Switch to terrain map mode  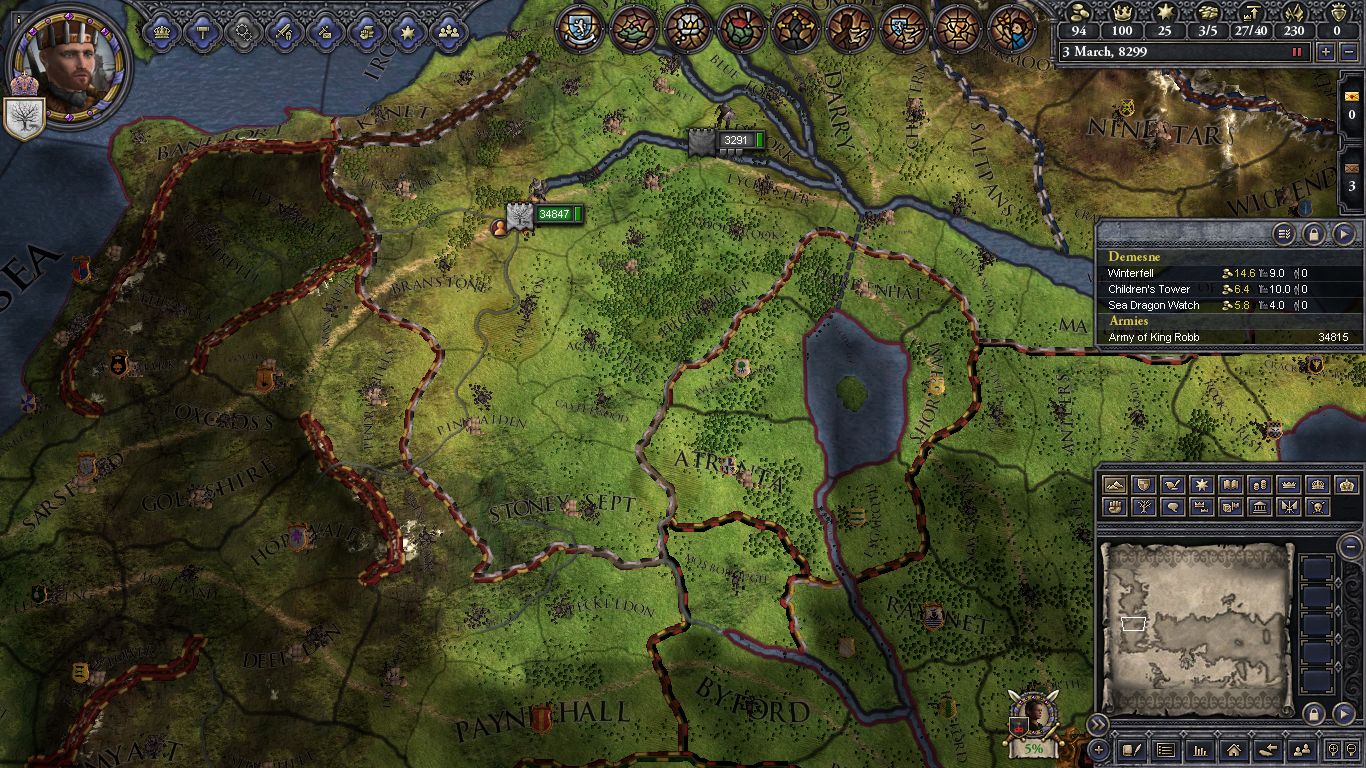1114,485
